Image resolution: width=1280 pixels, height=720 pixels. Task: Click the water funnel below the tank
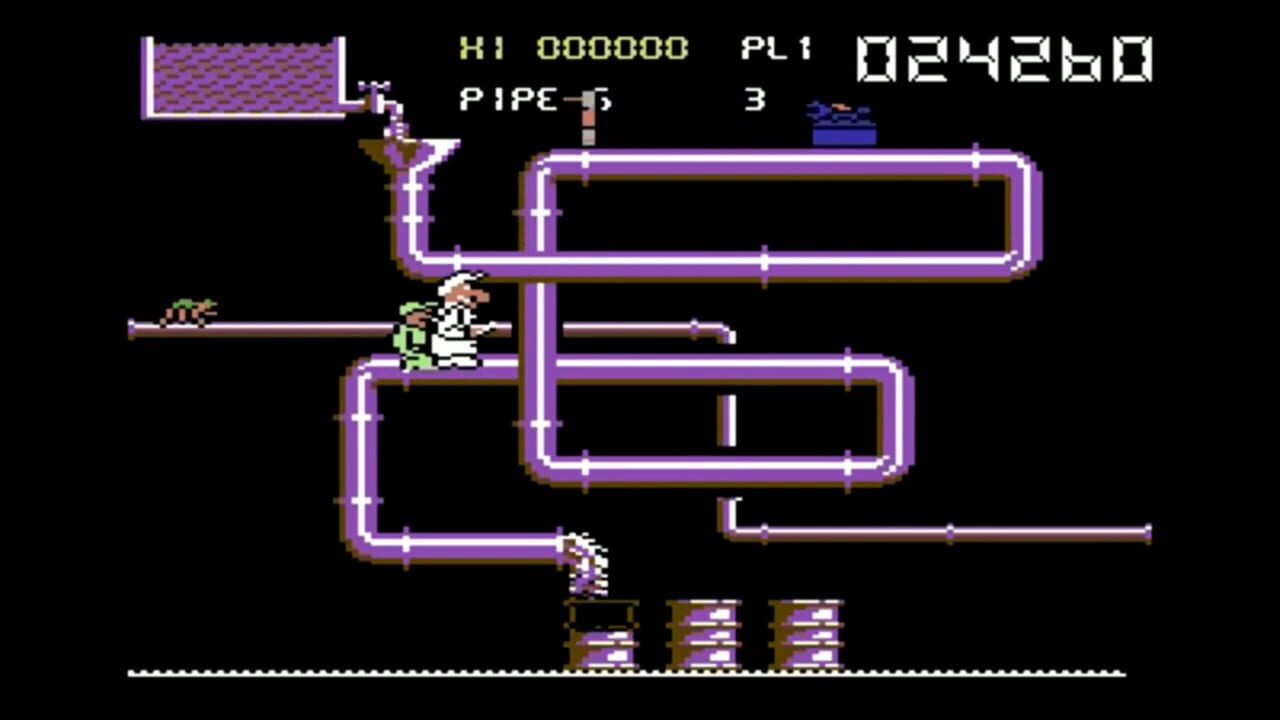[405, 150]
